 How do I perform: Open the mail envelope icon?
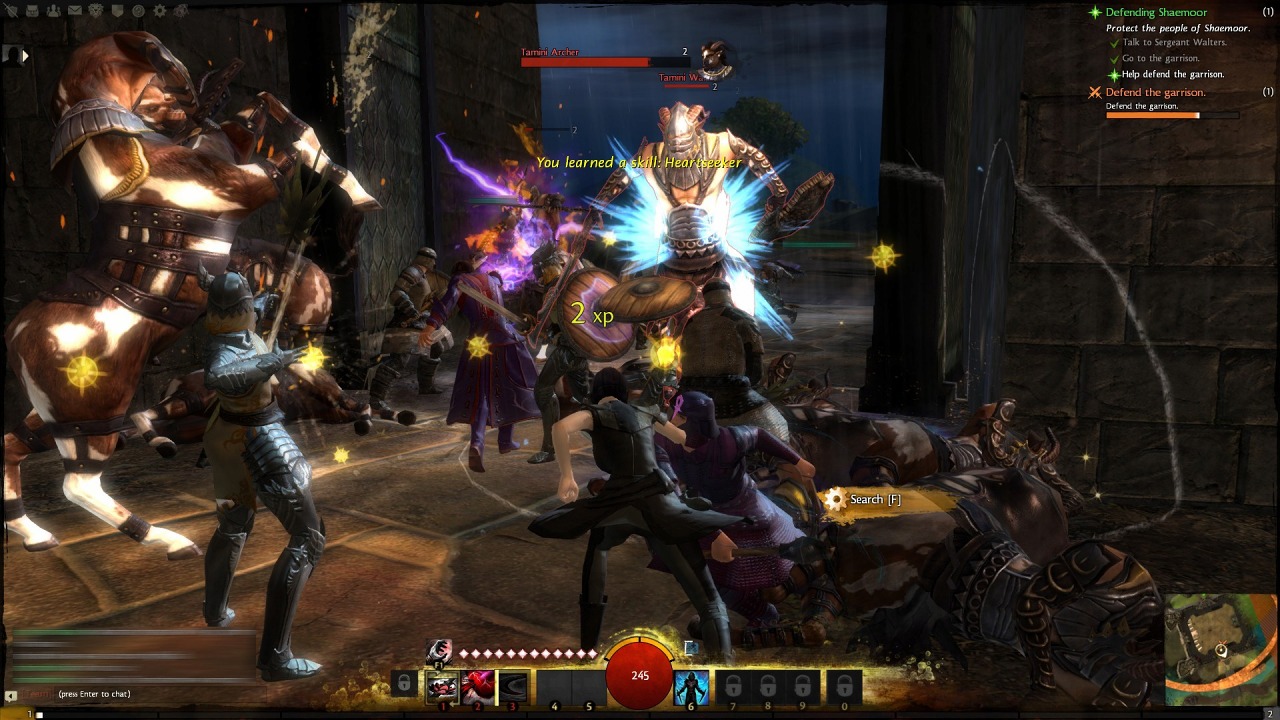click(x=74, y=10)
